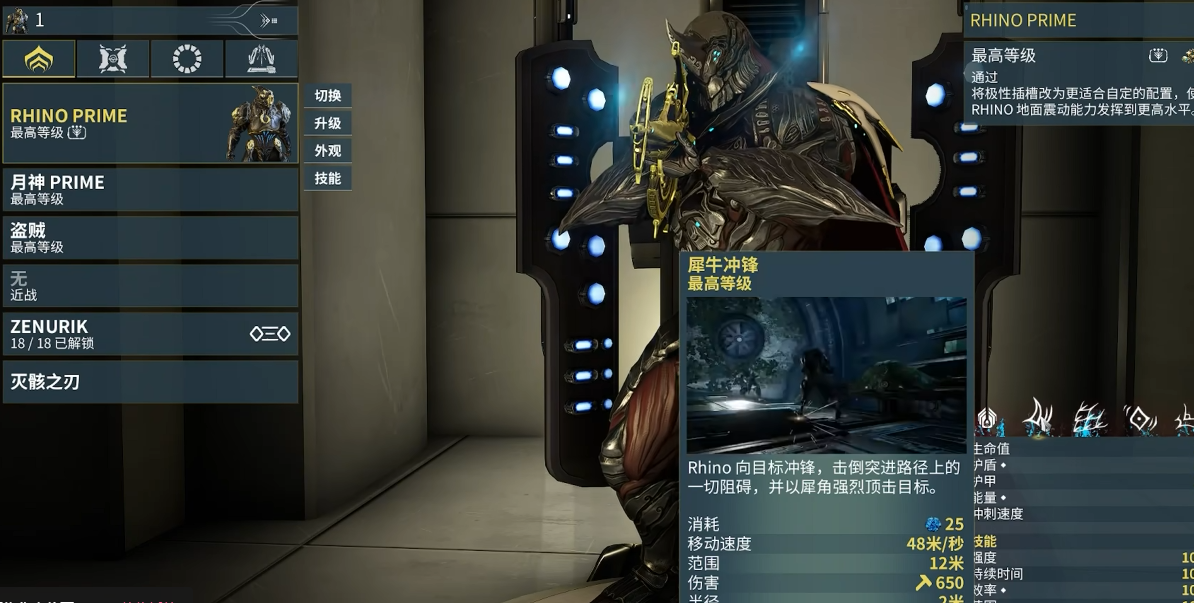The height and width of the screenshot is (603, 1194).
Task: Open the 升级 (Upgrade) menu
Action: coord(328,124)
